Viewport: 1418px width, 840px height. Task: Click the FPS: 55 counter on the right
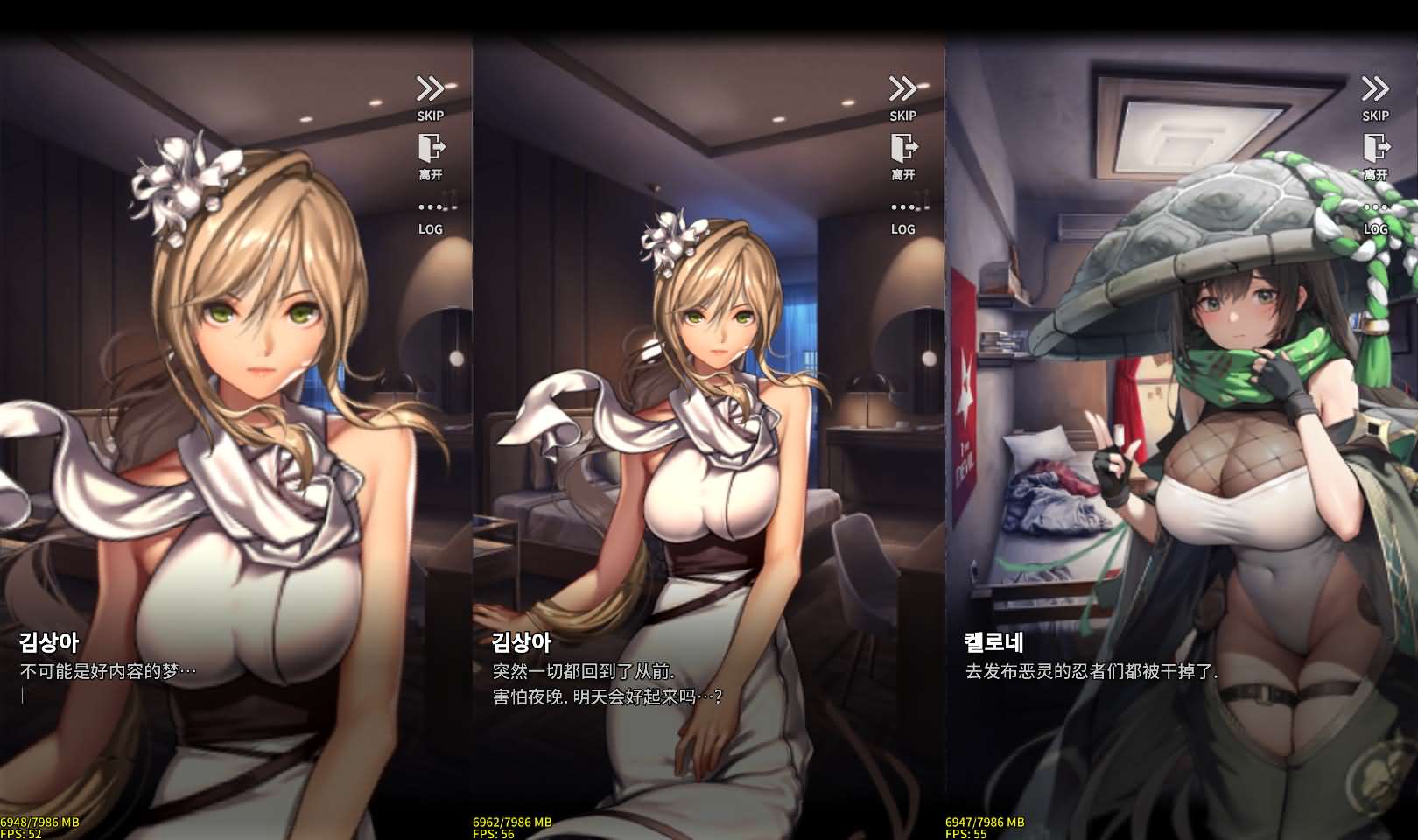(x=968, y=832)
